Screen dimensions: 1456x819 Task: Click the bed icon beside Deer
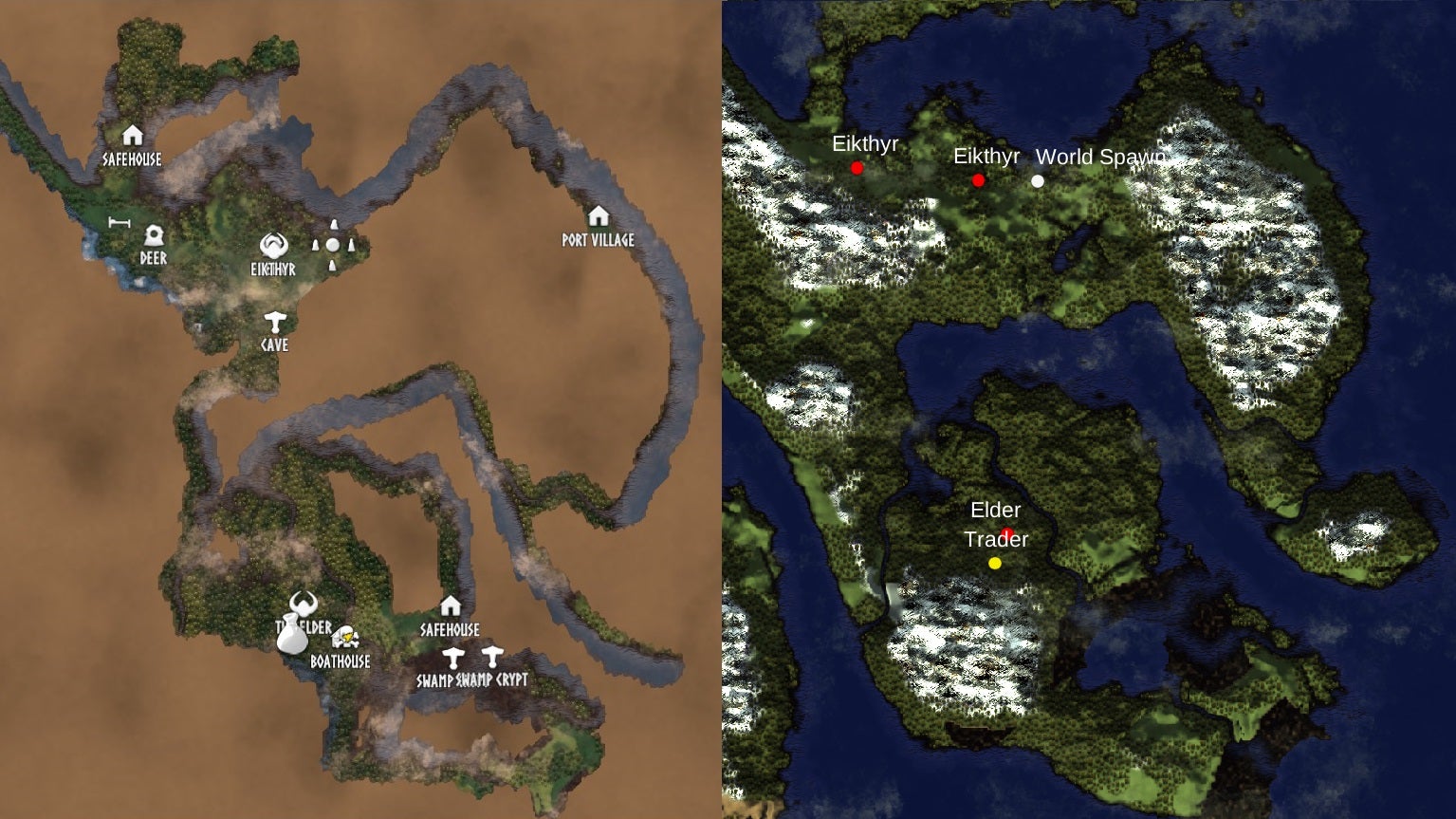[x=120, y=222]
